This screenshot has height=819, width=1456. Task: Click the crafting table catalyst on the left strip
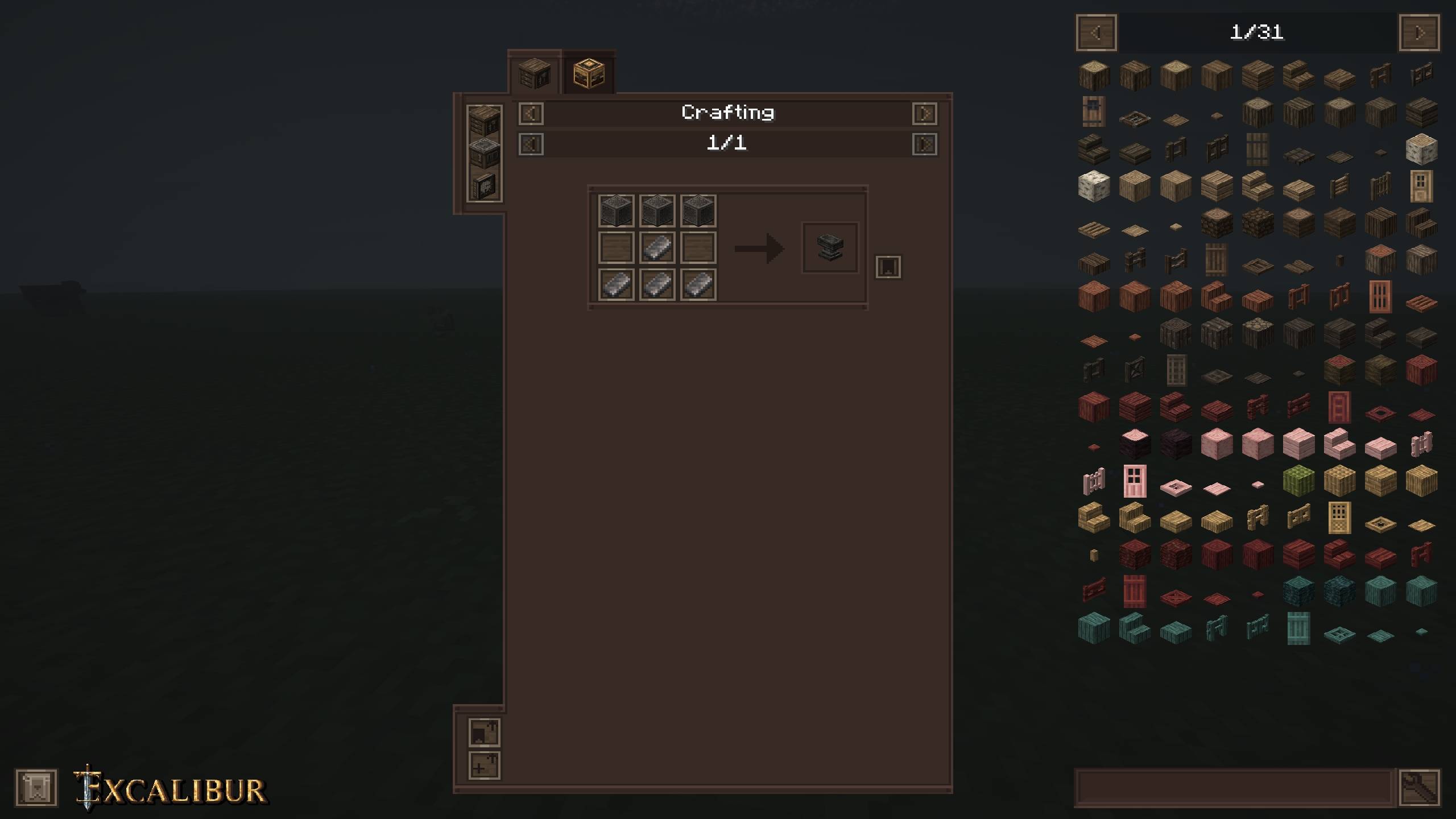tap(484, 121)
